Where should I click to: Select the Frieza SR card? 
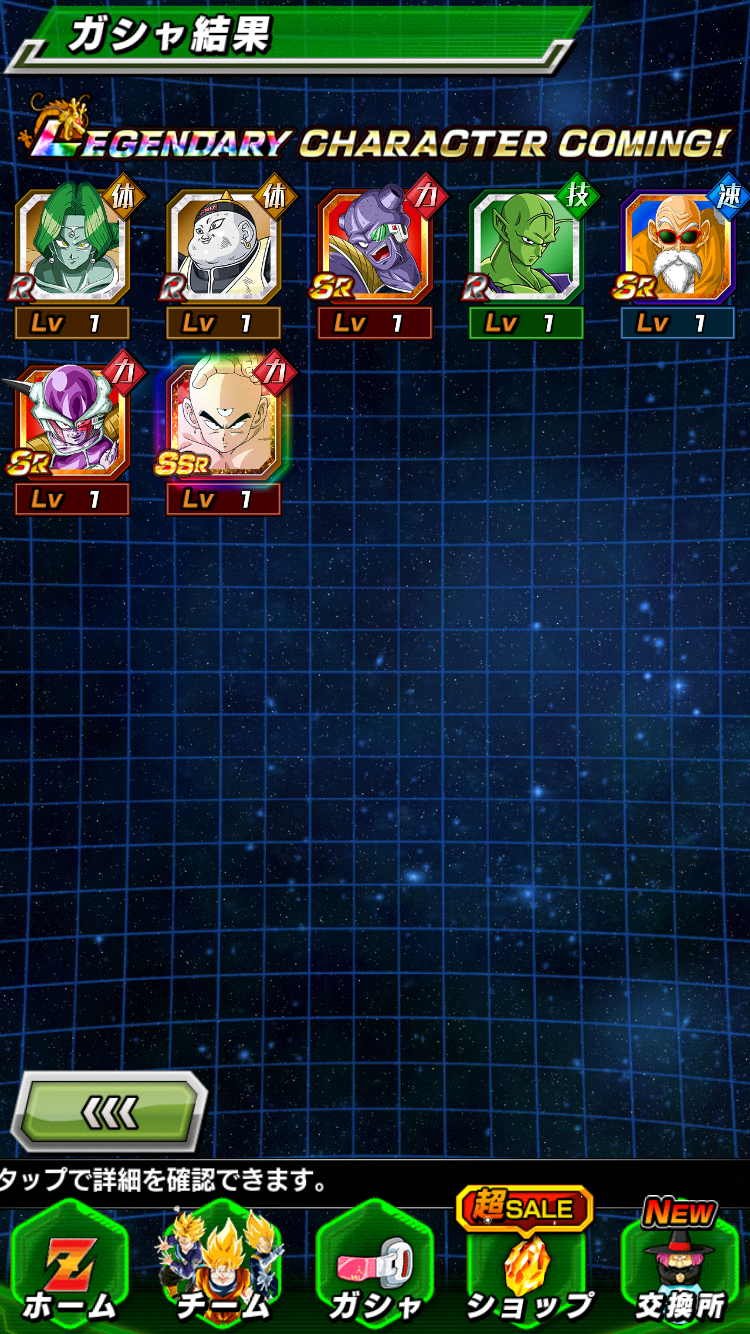[x=72, y=424]
